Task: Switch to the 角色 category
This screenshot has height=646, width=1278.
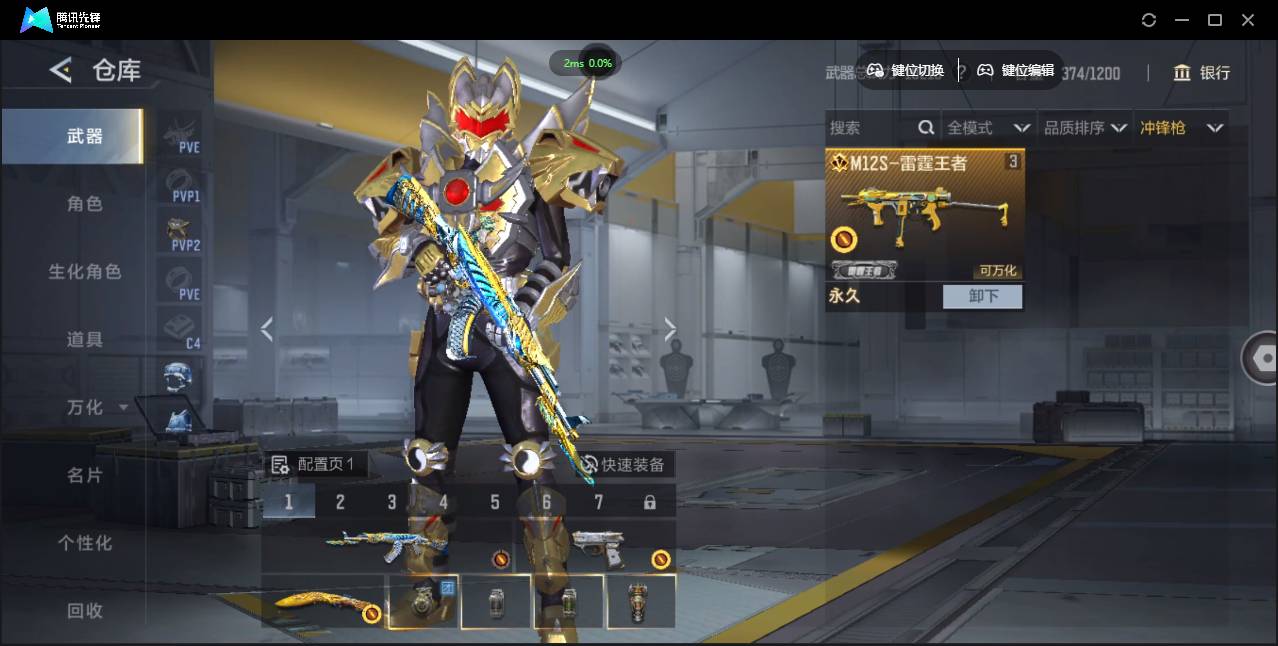Action: 85,204
